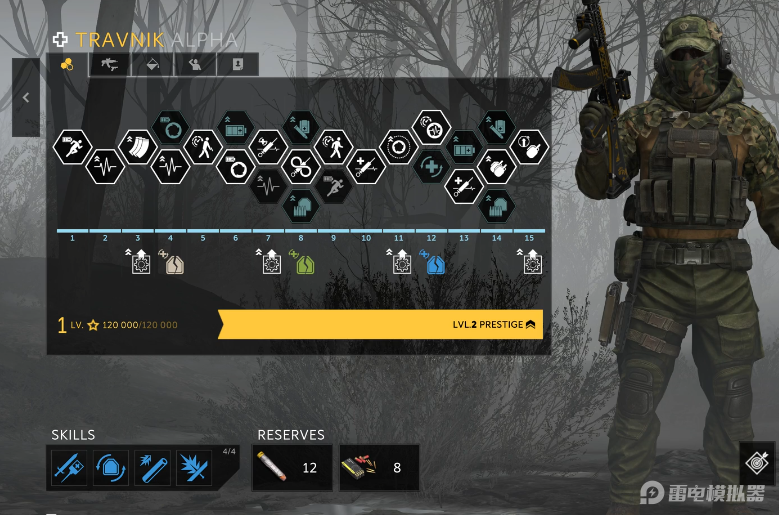
Task: Open the ammo box reserve slot
Action: point(379,467)
